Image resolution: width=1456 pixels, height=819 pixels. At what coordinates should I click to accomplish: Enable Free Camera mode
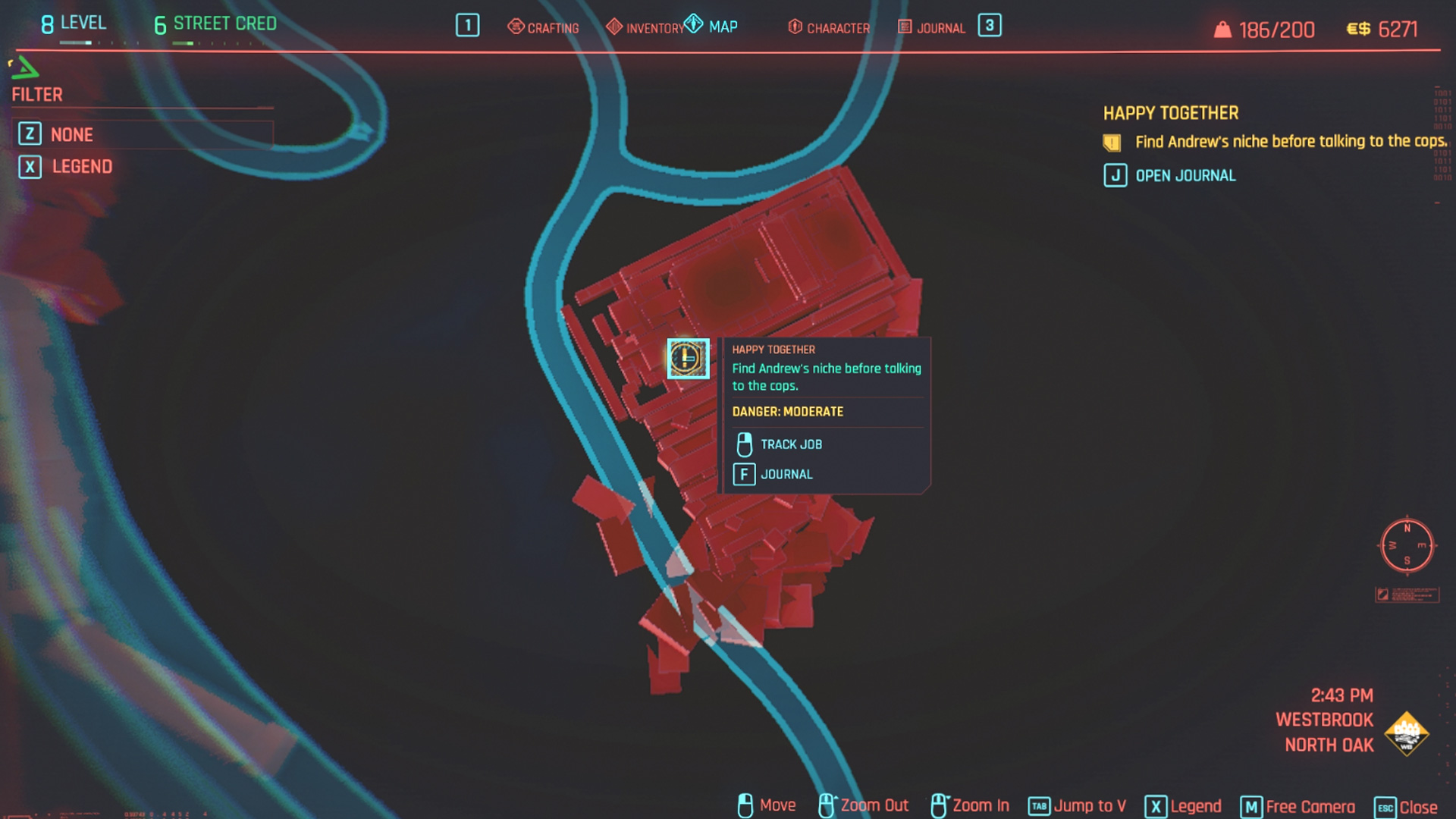pyautogui.click(x=1298, y=807)
